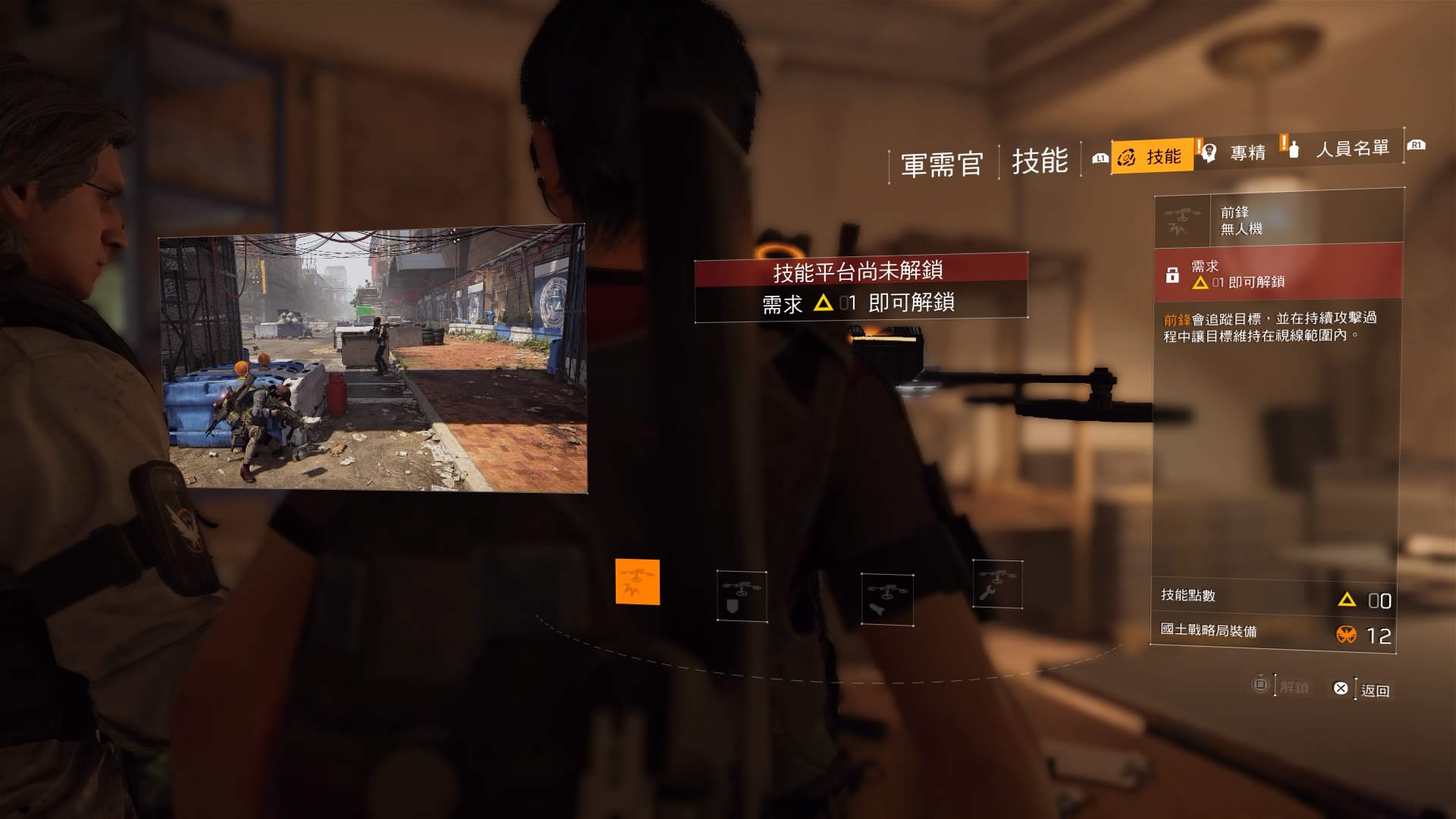Viewport: 1456px width, 819px height.
Task: Pick the Bombardier drone with bomb icon
Action: point(886,599)
